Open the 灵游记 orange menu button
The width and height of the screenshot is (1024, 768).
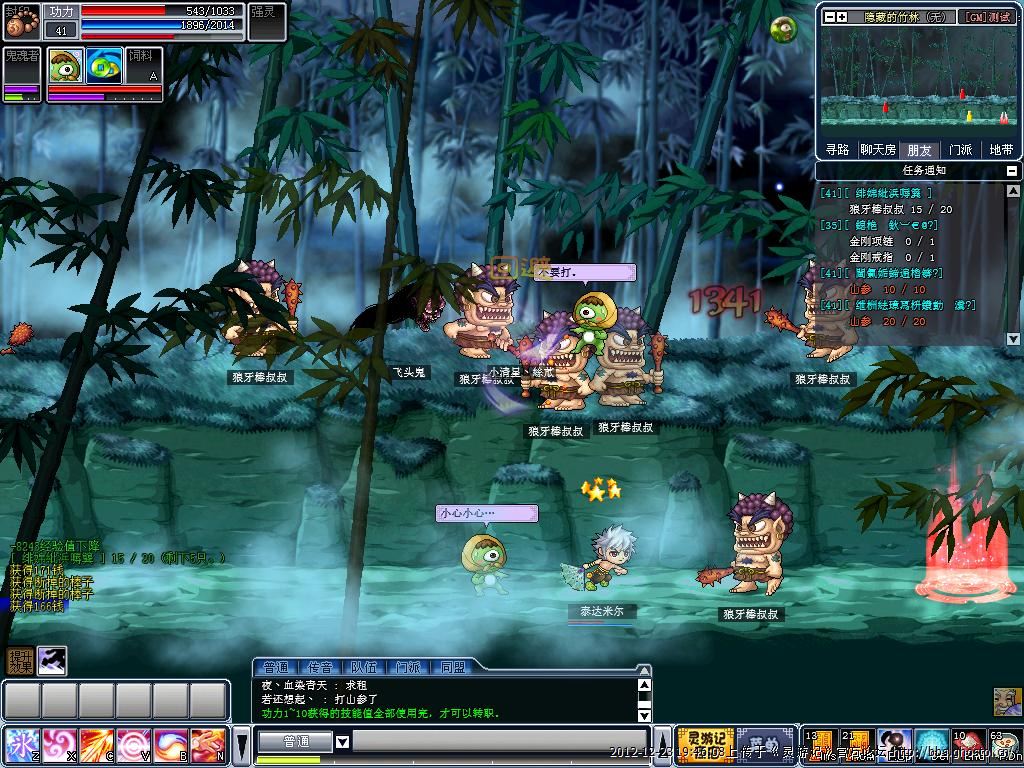706,740
